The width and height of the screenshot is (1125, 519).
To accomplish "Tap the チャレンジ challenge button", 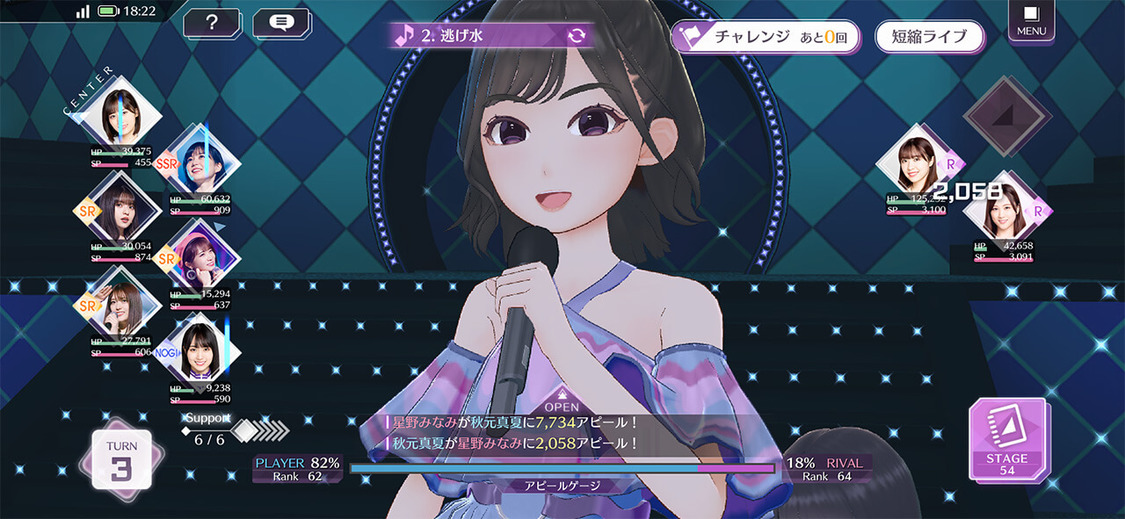I will (765, 37).
